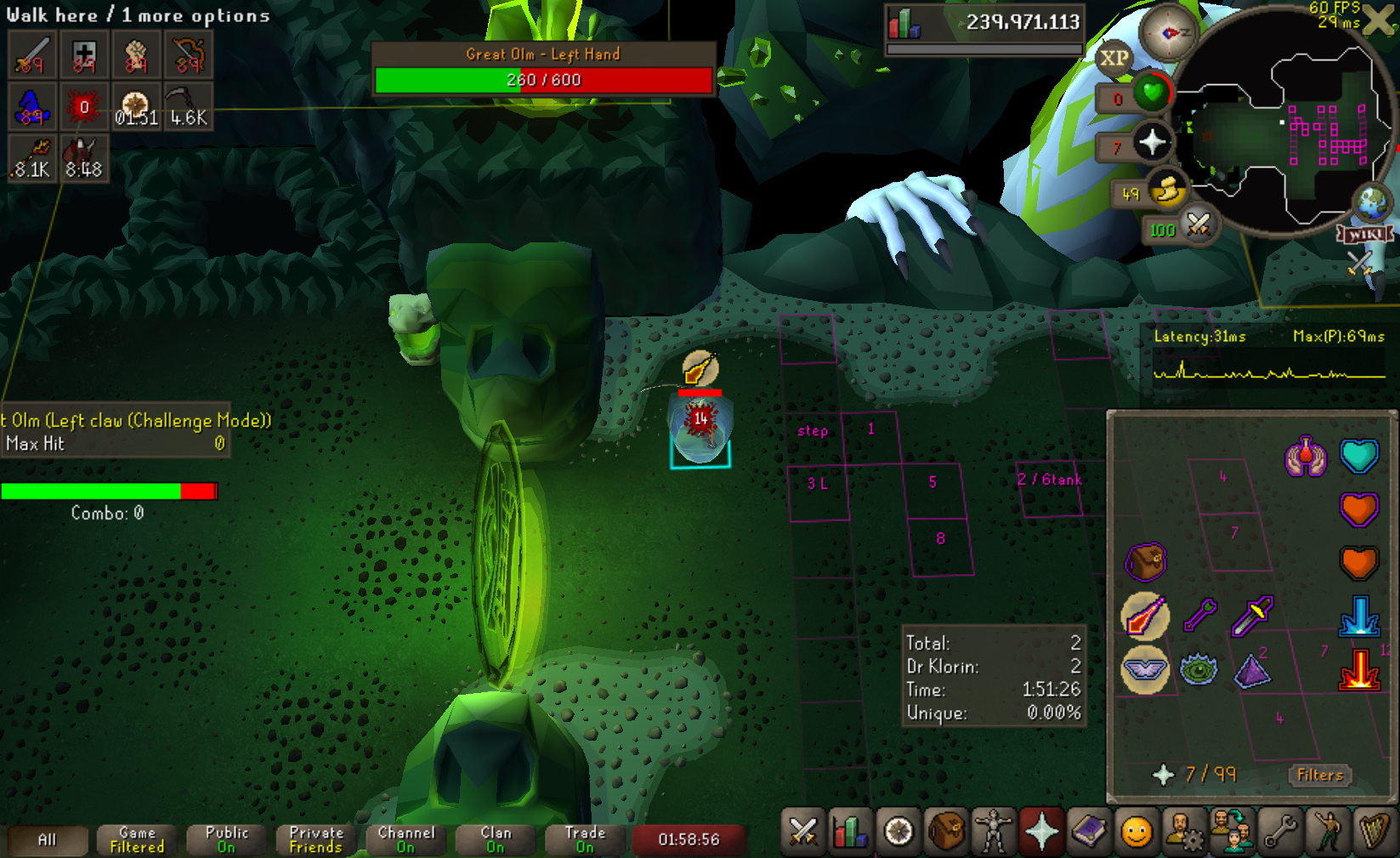
Task: Switch to the Skills tab
Action: (x=849, y=832)
